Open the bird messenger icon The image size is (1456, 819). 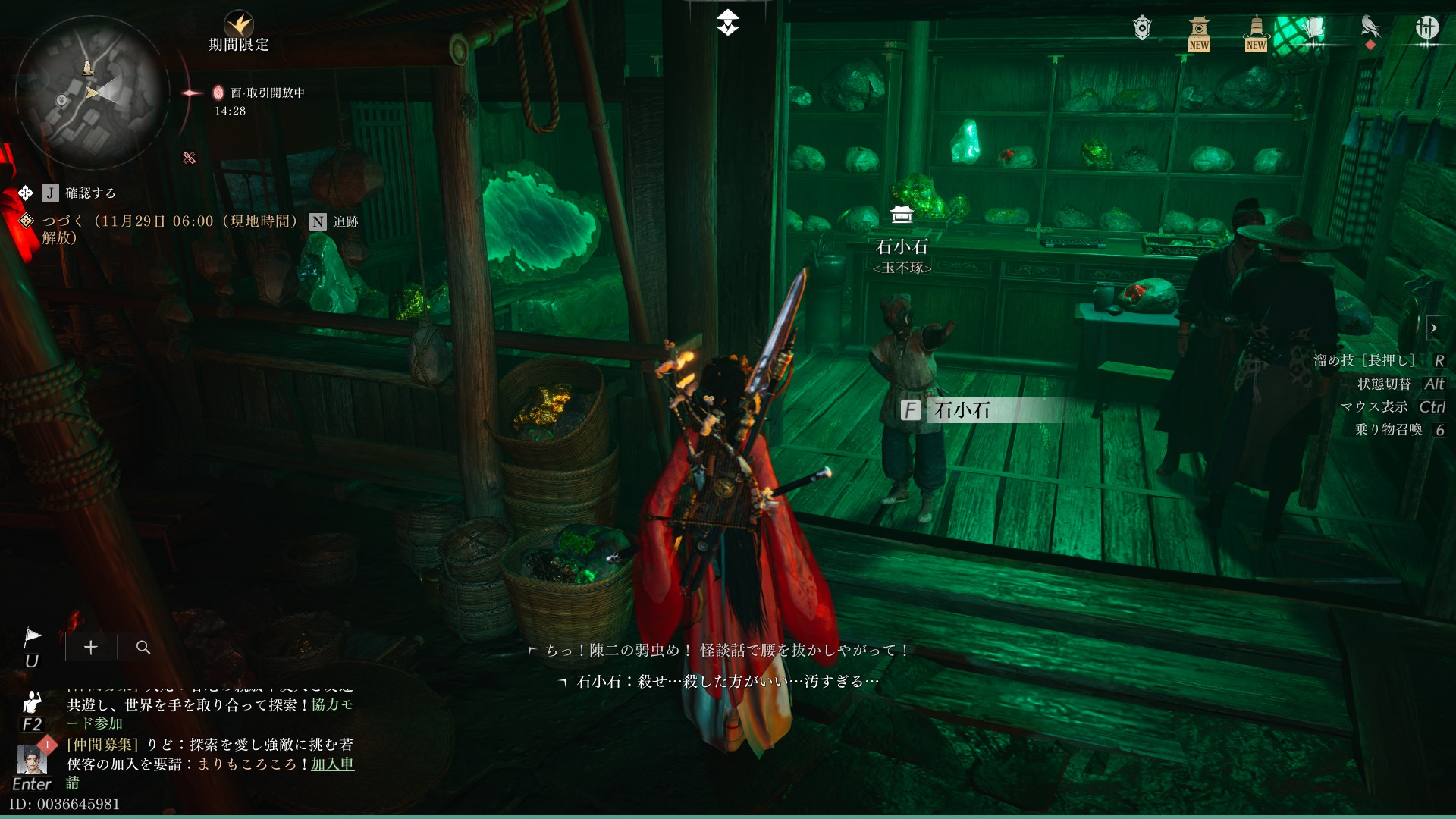point(1370,29)
